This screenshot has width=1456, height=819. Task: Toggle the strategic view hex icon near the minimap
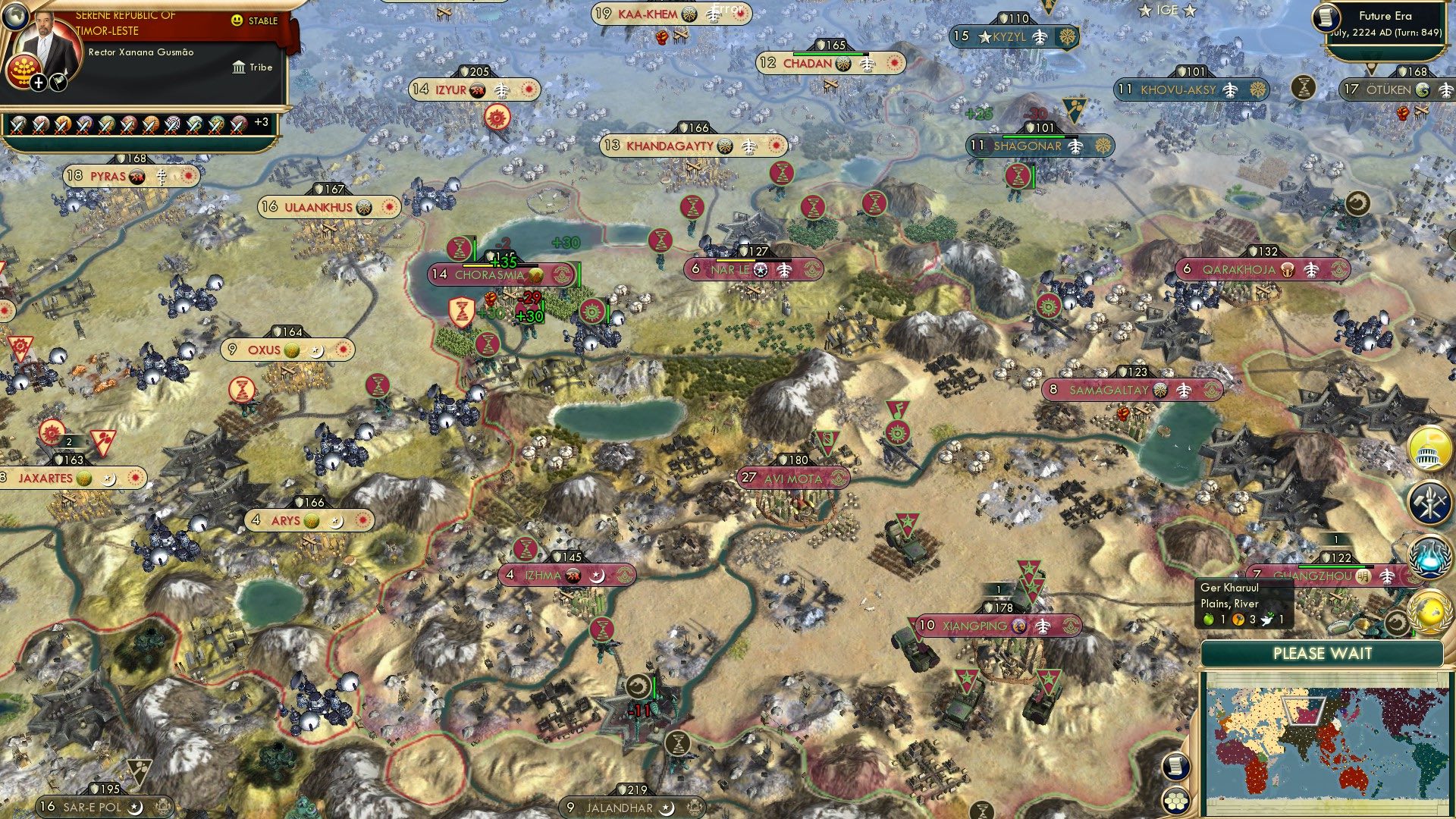(x=1175, y=802)
